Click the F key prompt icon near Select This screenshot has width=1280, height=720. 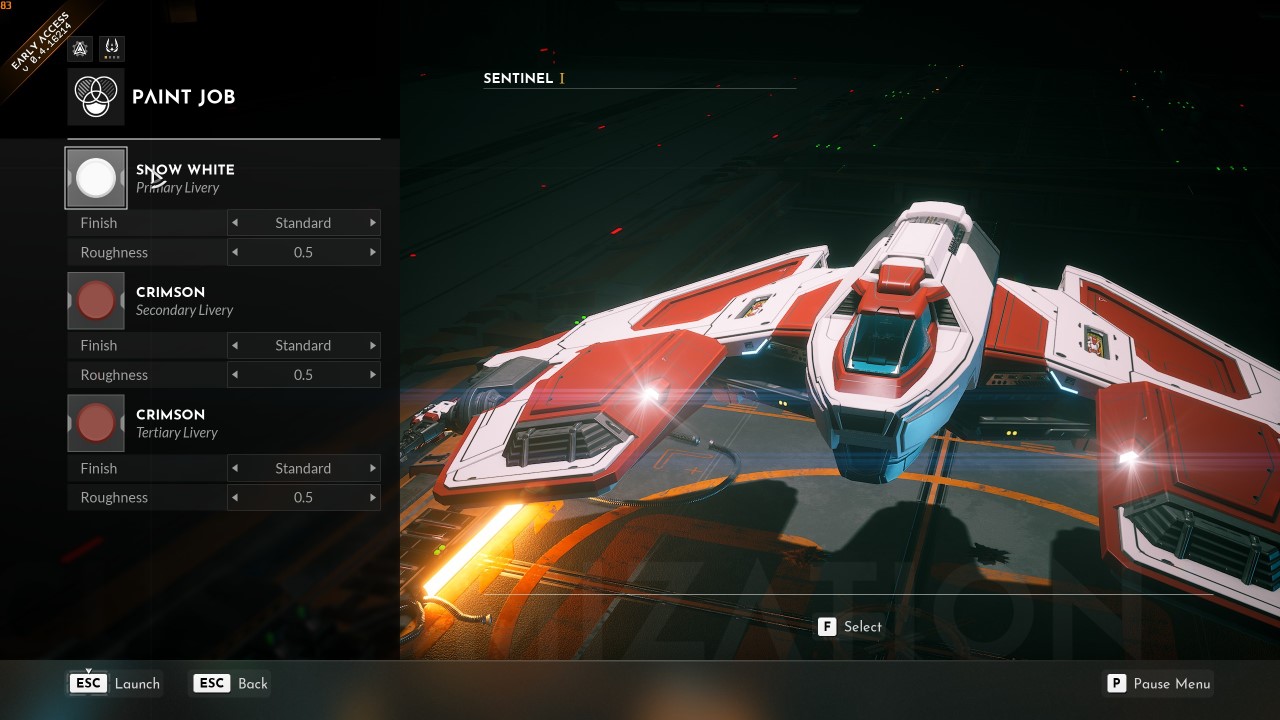(826, 626)
